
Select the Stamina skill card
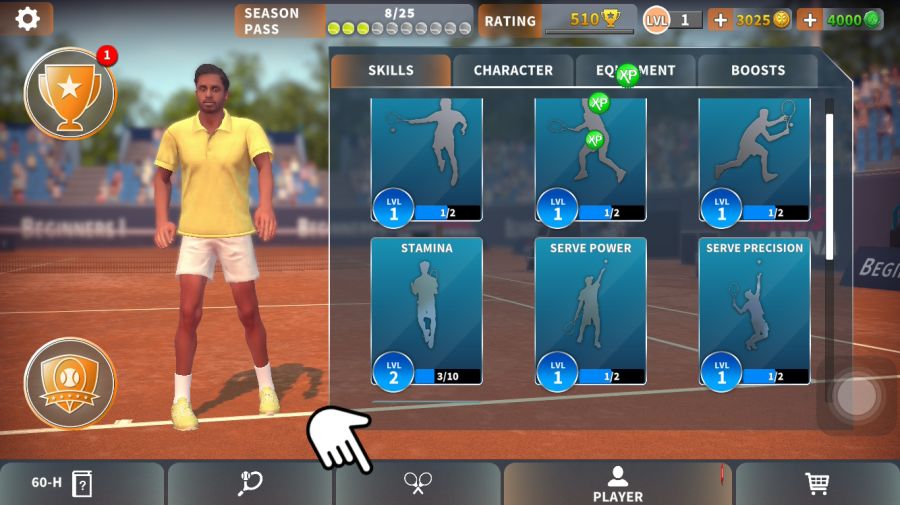tap(426, 311)
